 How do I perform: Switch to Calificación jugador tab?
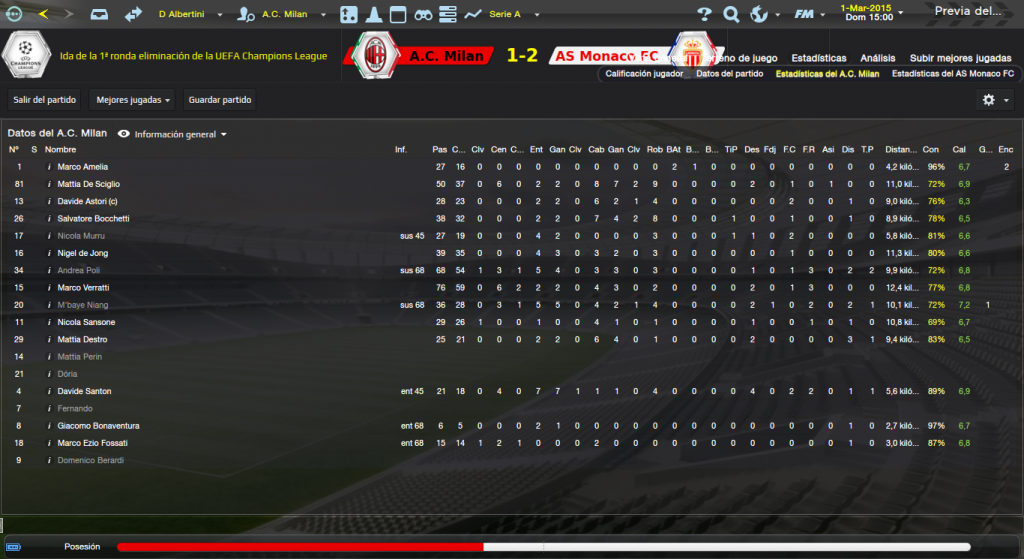click(x=646, y=74)
